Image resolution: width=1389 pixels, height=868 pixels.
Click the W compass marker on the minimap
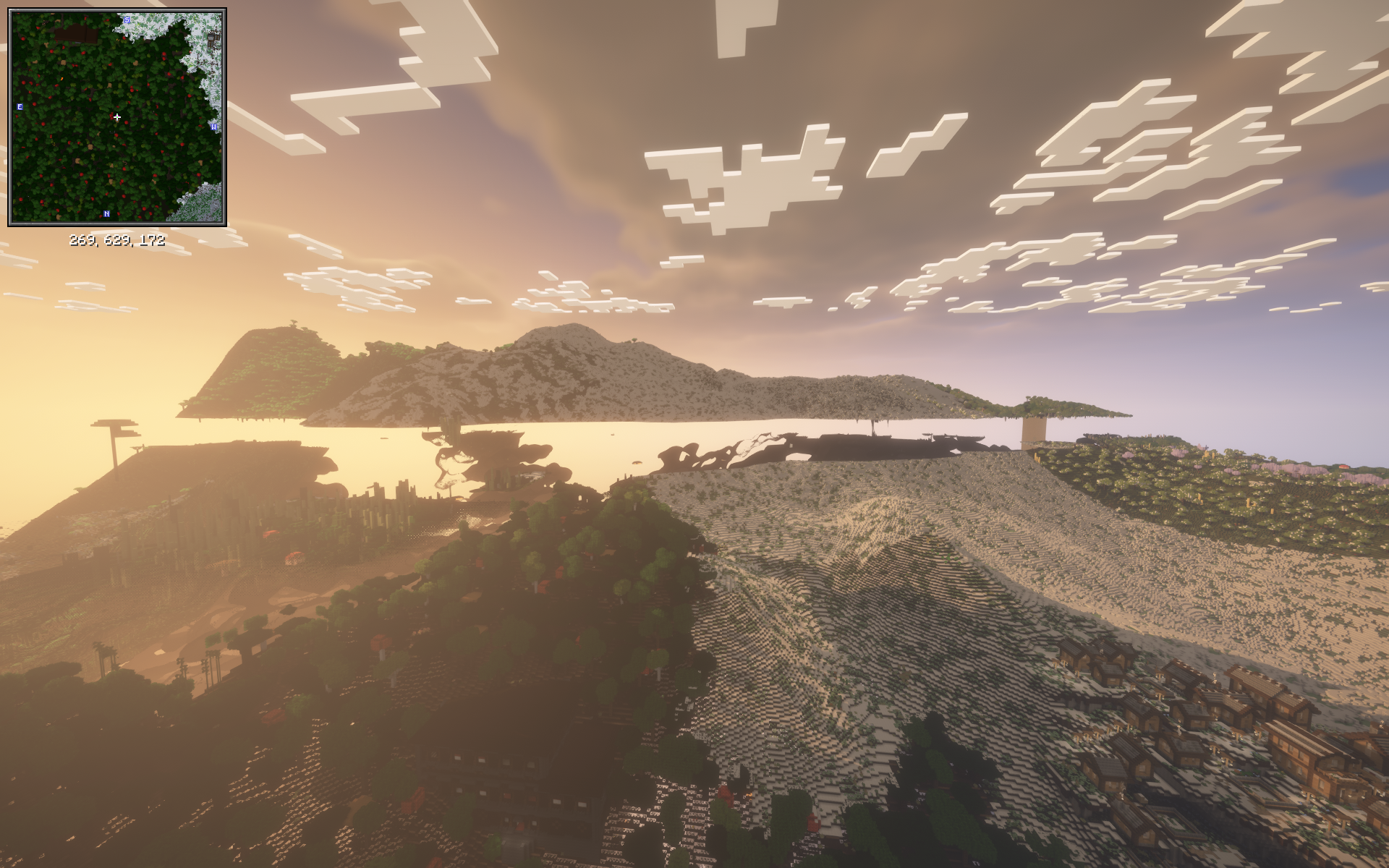[x=213, y=127]
